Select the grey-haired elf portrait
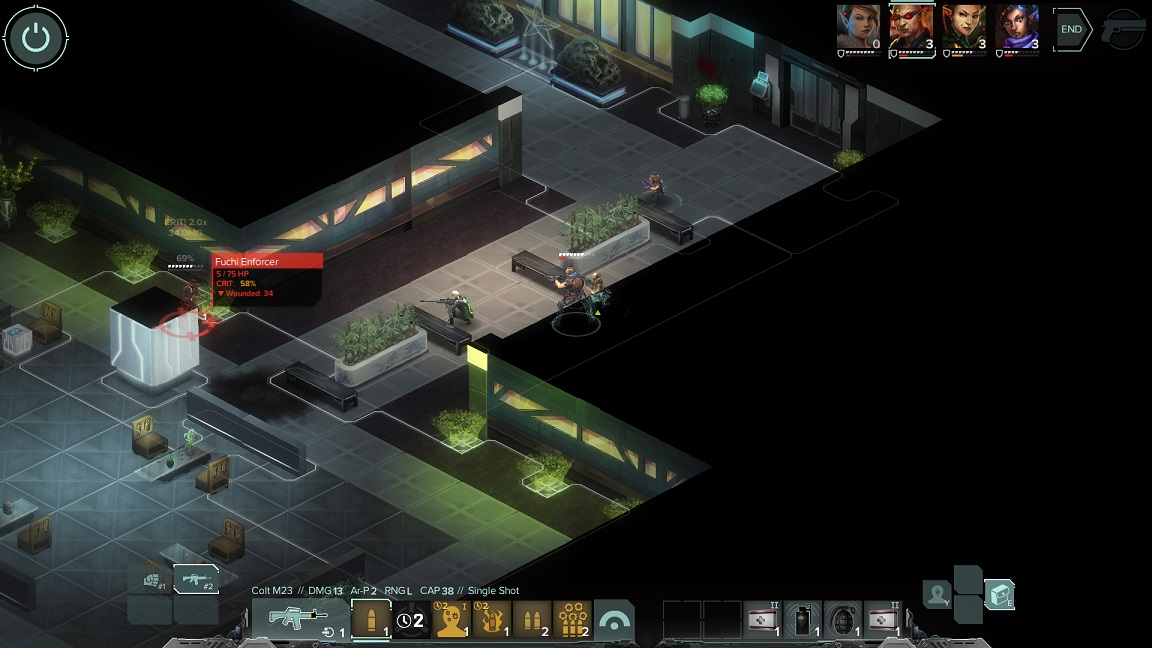 (859, 27)
